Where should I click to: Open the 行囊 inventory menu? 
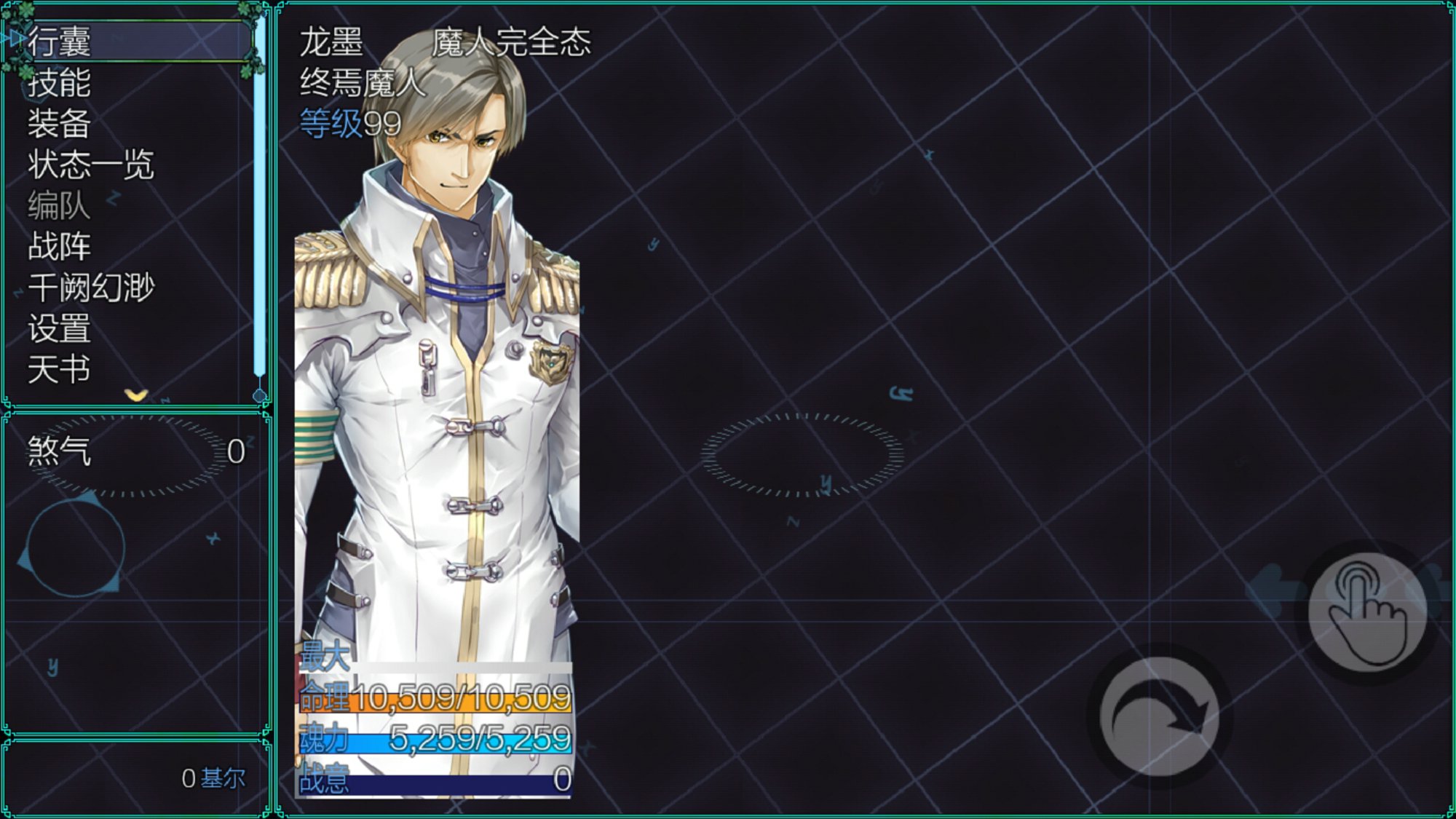tap(60, 41)
